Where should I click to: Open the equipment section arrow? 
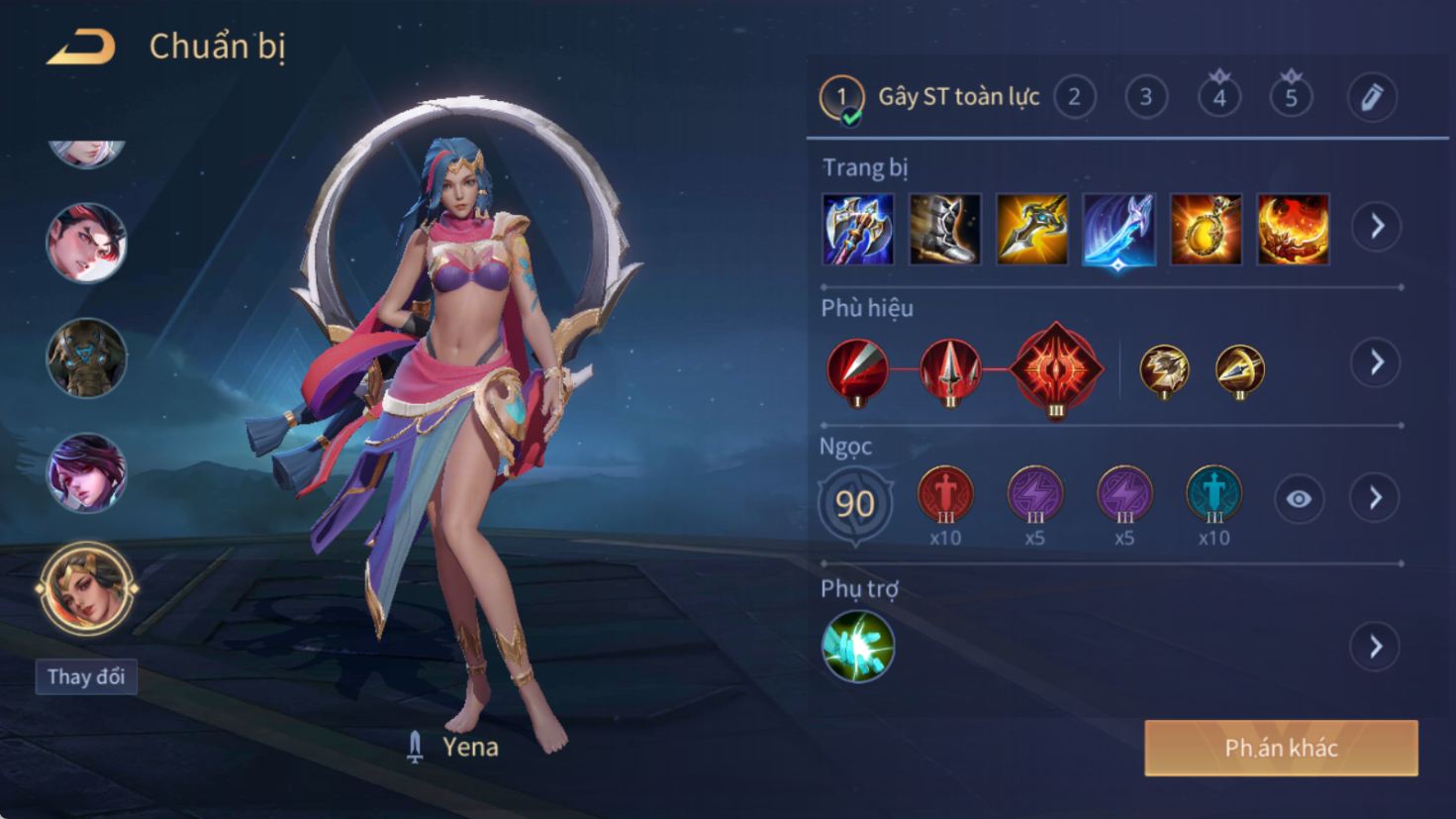point(1377,227)
